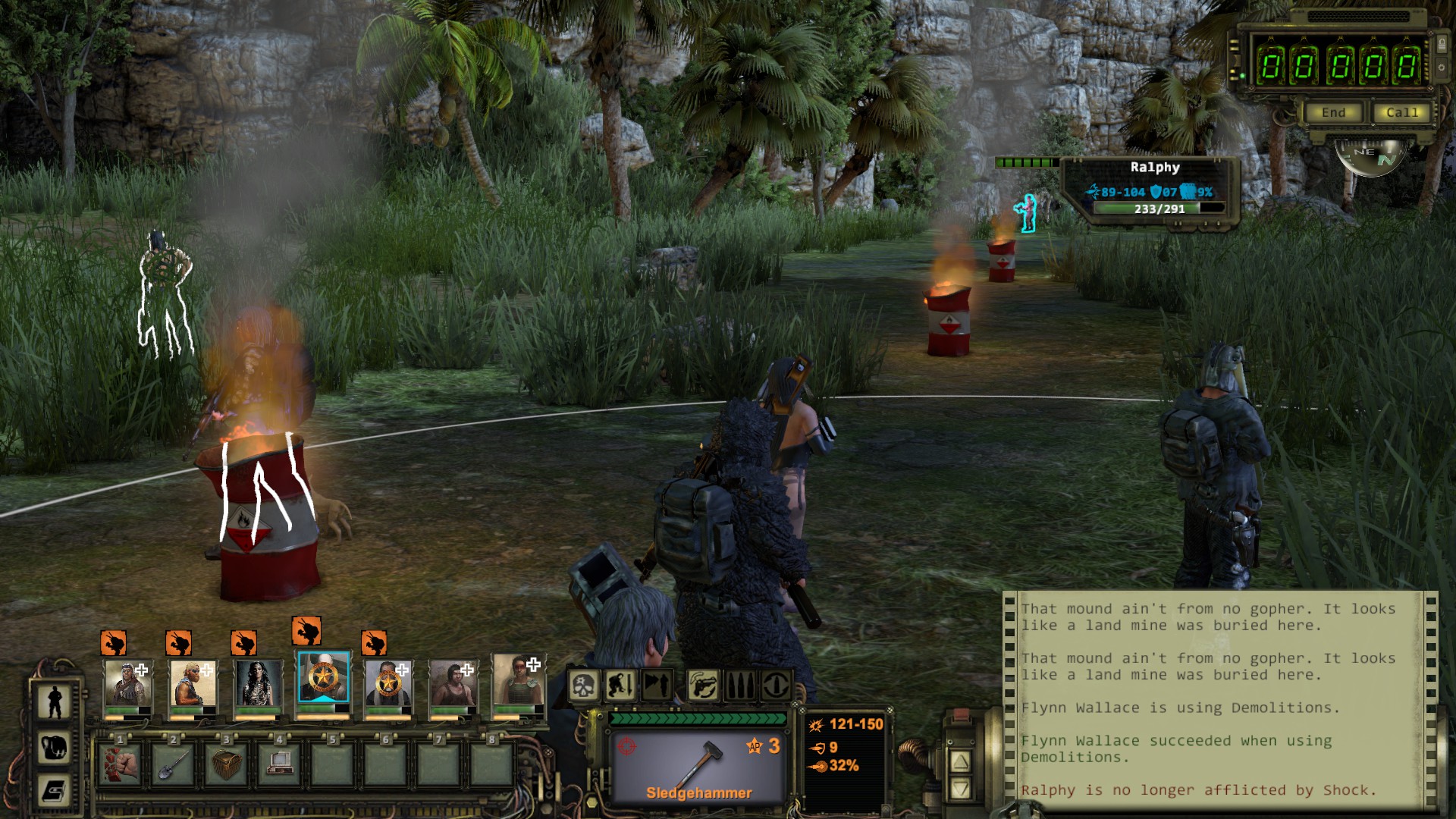Toggle the crouch stance button
Viewport: 1456px width, 819px height.
pos(620,686)
